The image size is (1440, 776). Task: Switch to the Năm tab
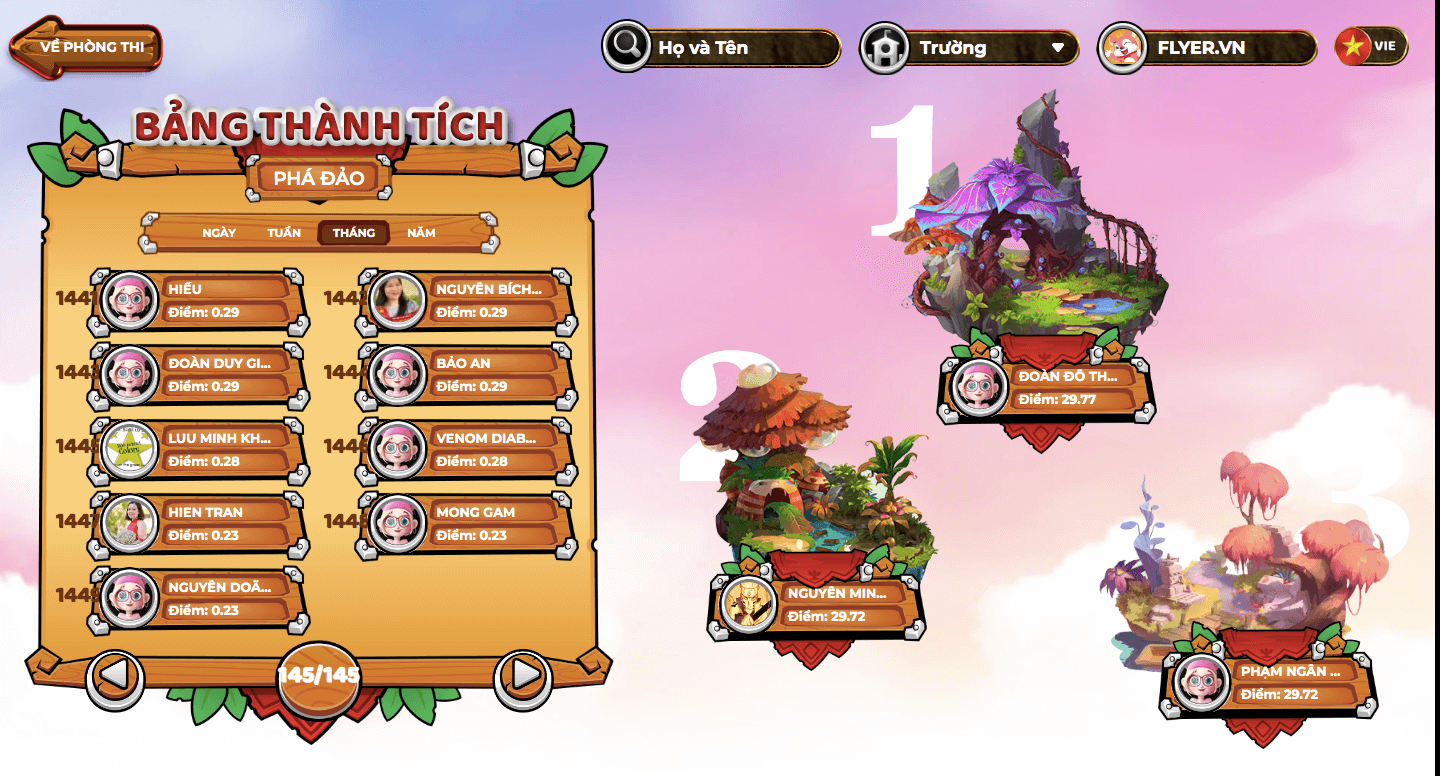[x=421, y=233]
